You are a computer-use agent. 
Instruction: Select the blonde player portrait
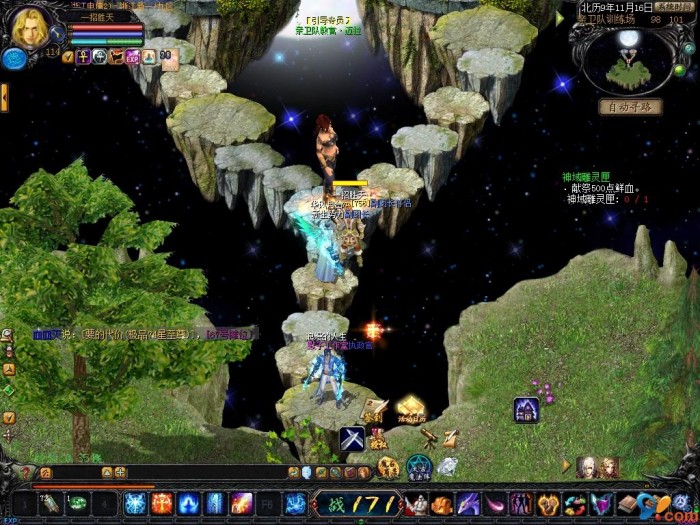pyautogui.click(x=30, y=28)
